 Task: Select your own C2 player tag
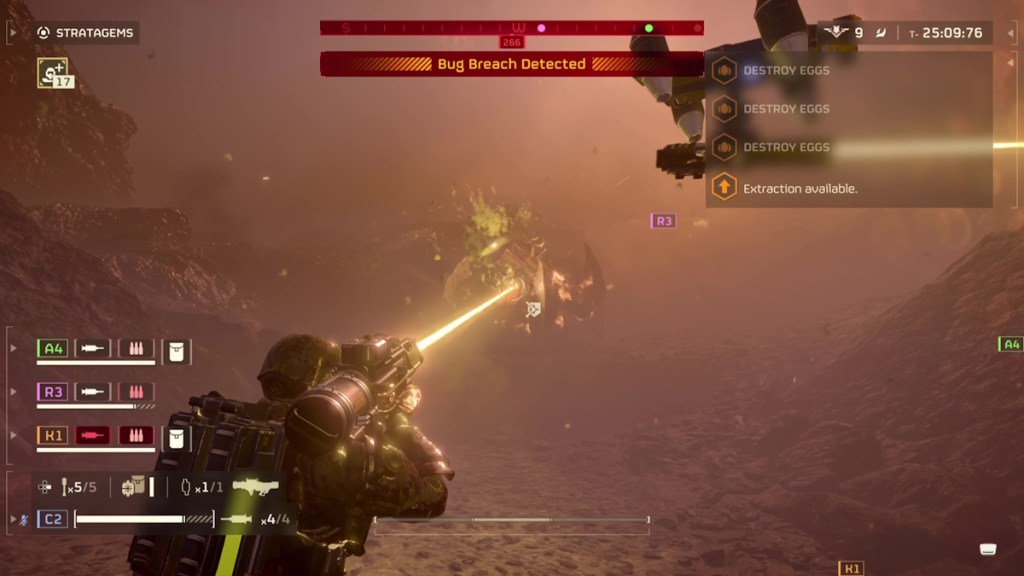point(53,519)
